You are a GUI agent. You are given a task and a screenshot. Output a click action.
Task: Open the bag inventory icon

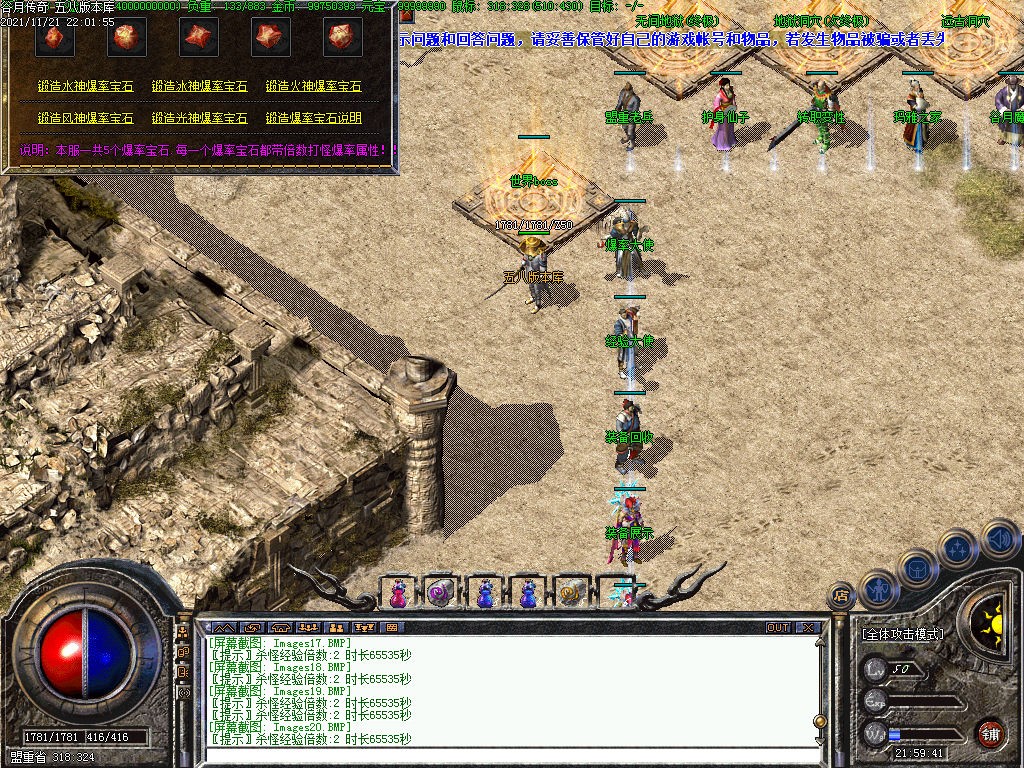(918, 568)
